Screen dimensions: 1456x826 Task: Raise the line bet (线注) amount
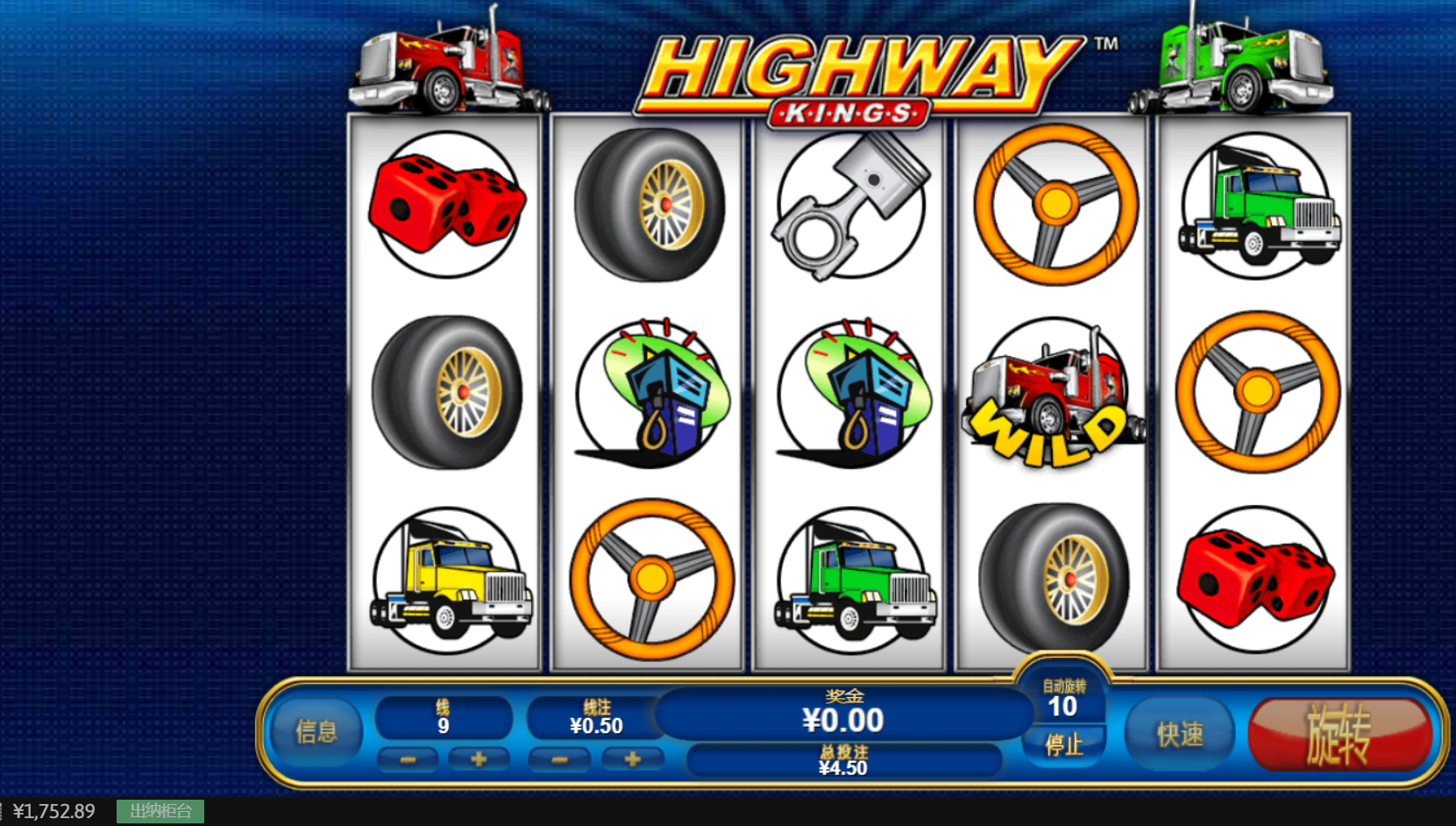[x=632, y=759]
